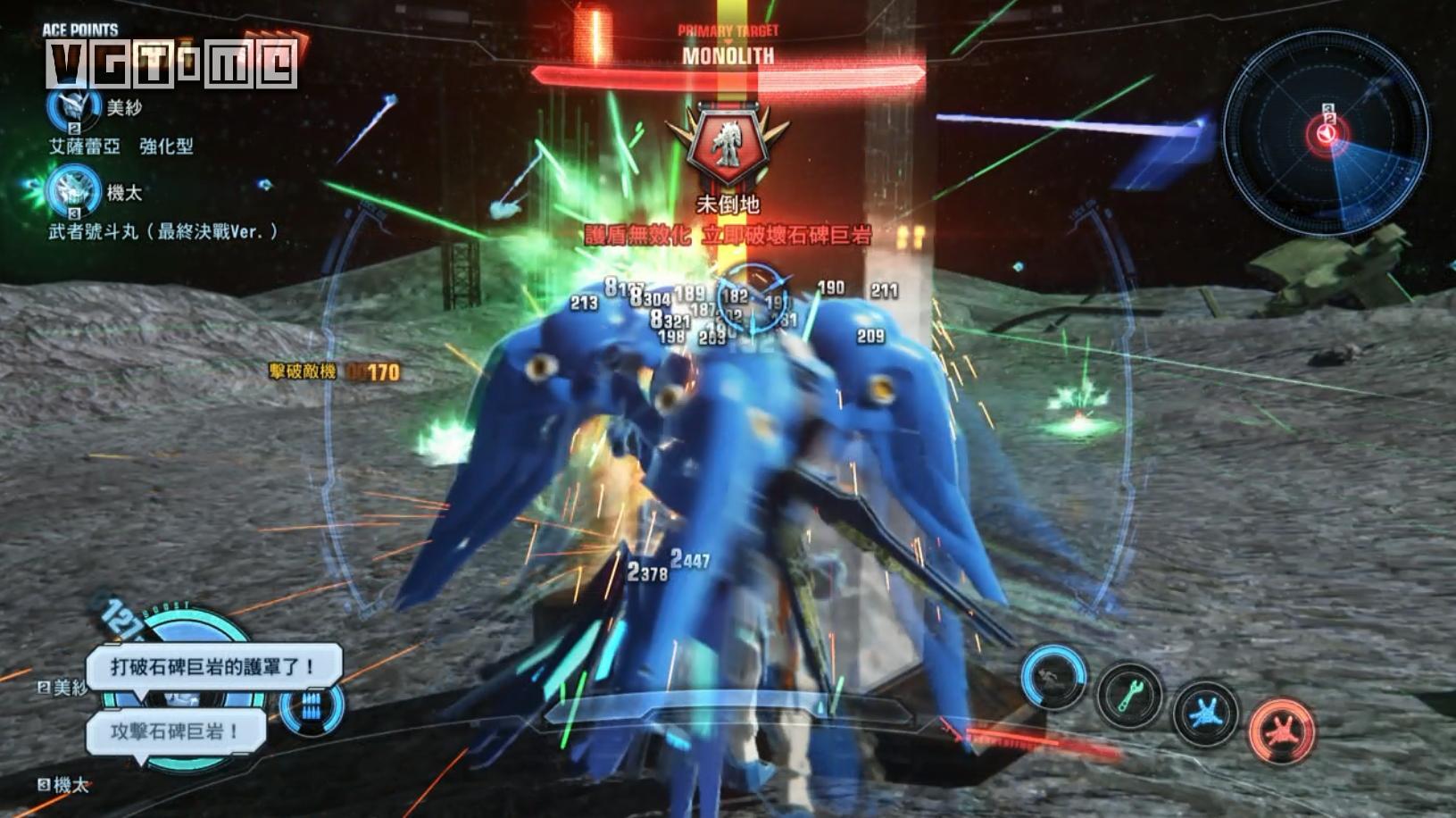1456x818 pixels.
Task: Trigger the glowing red burst skill
Action: [x=1282, y=729]
